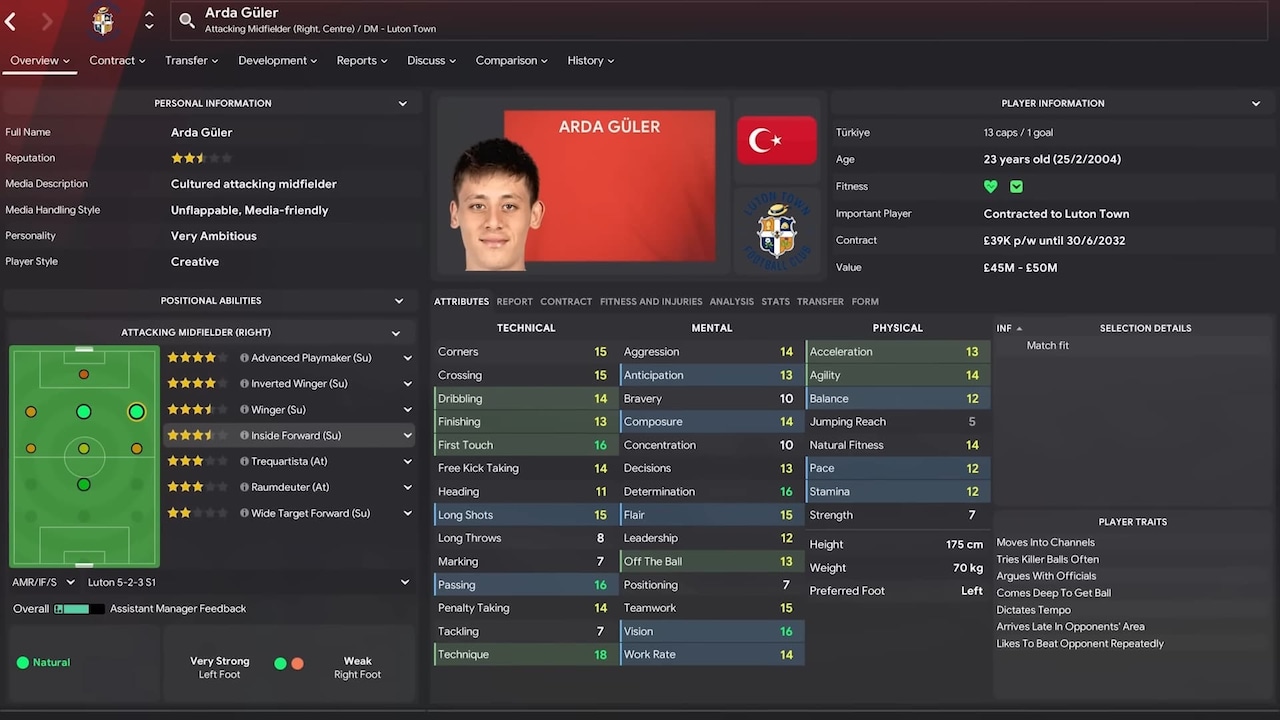Open the Discuss menu
The height and width of the screenshot is (720, 1280).
431,61
